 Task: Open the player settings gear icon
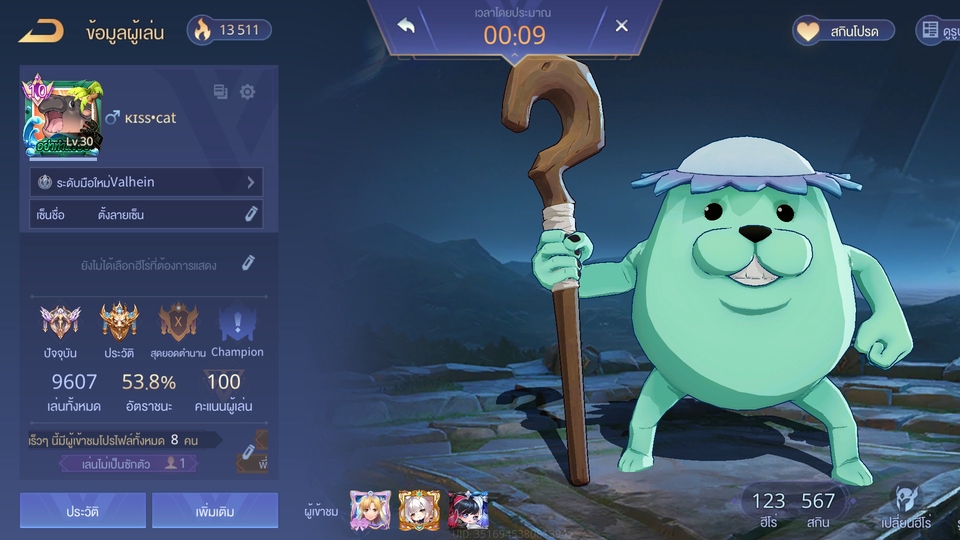tap(247, 92)
